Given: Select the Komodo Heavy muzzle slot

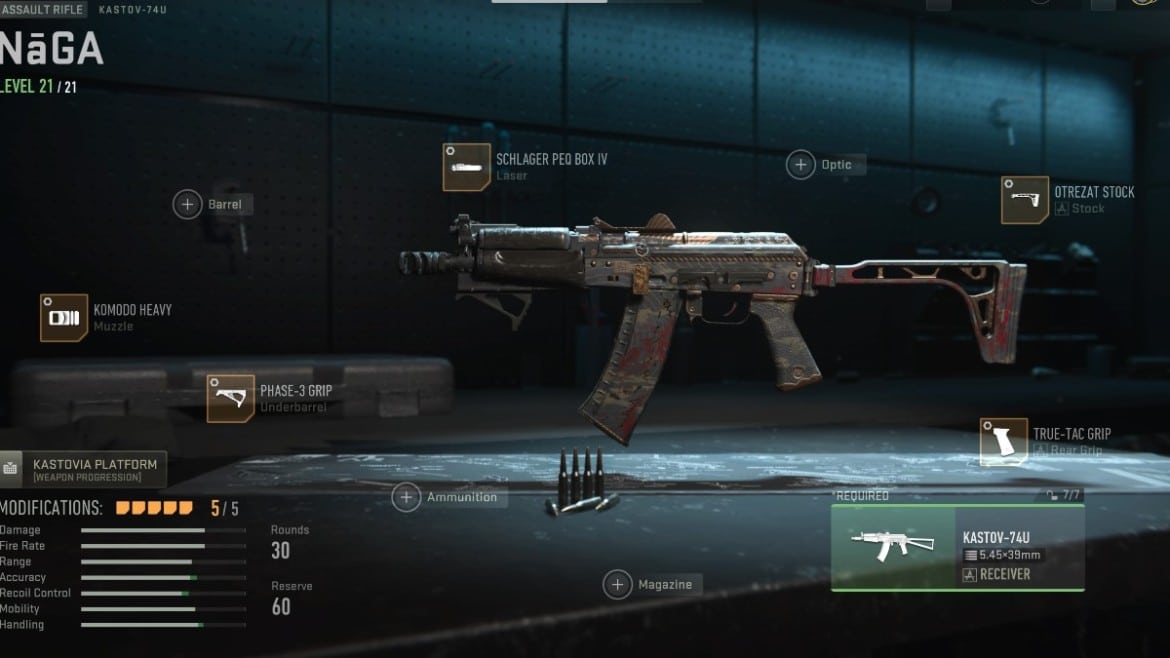Looking at the screenshot, I should pos(64,318).
